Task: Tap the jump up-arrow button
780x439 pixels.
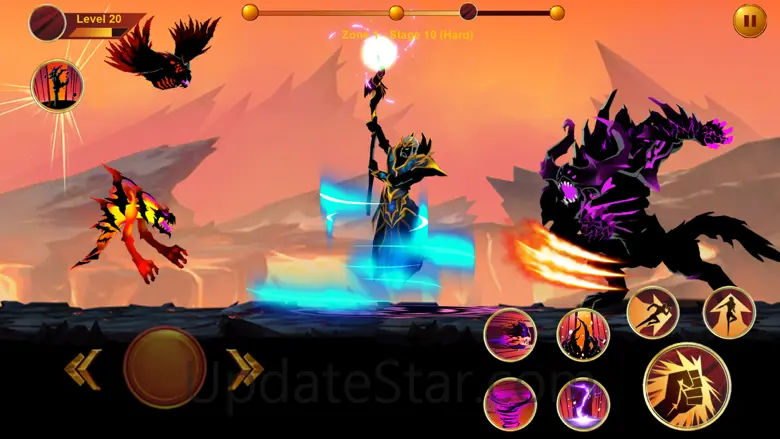Action: [729, 312]
